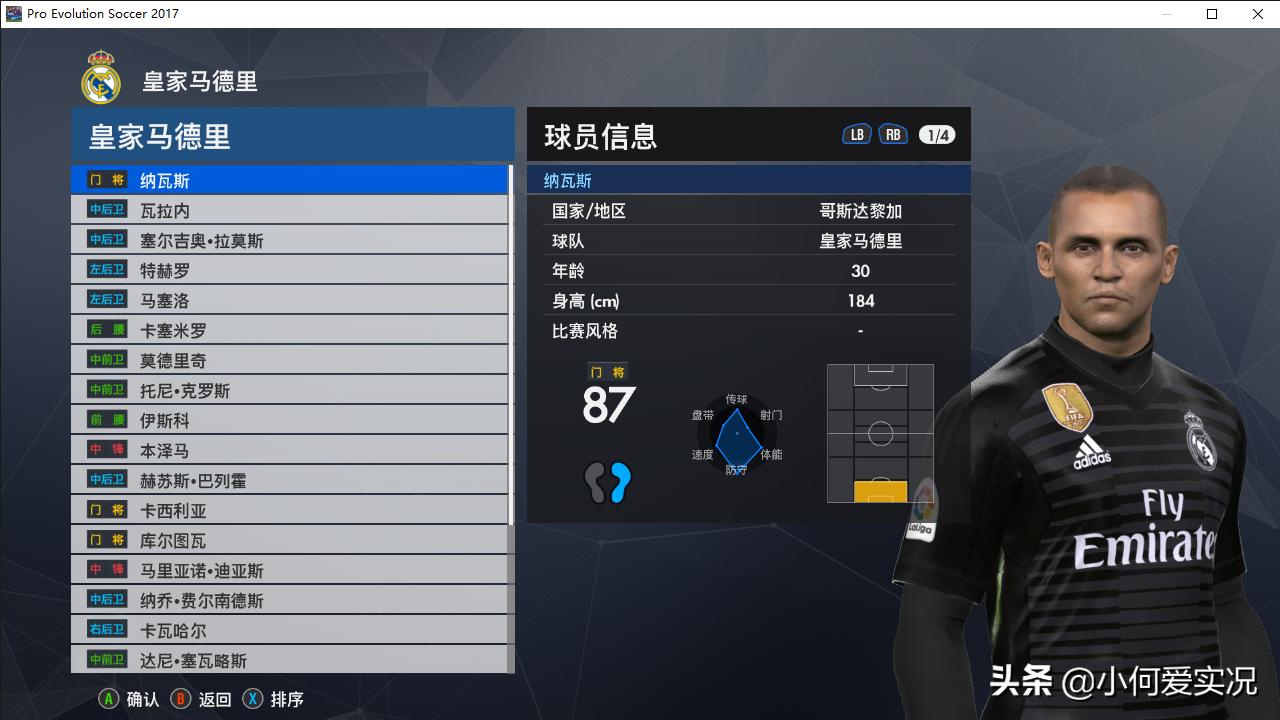Screen dimensions: 1280x720
Task: Click the radar stats chart
Action: click(x=737, y=432)
